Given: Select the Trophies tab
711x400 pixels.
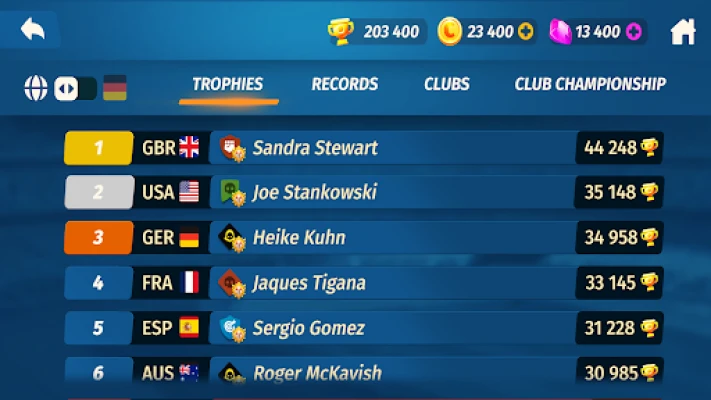Looking at the screenshot, I should pos(227,85).
